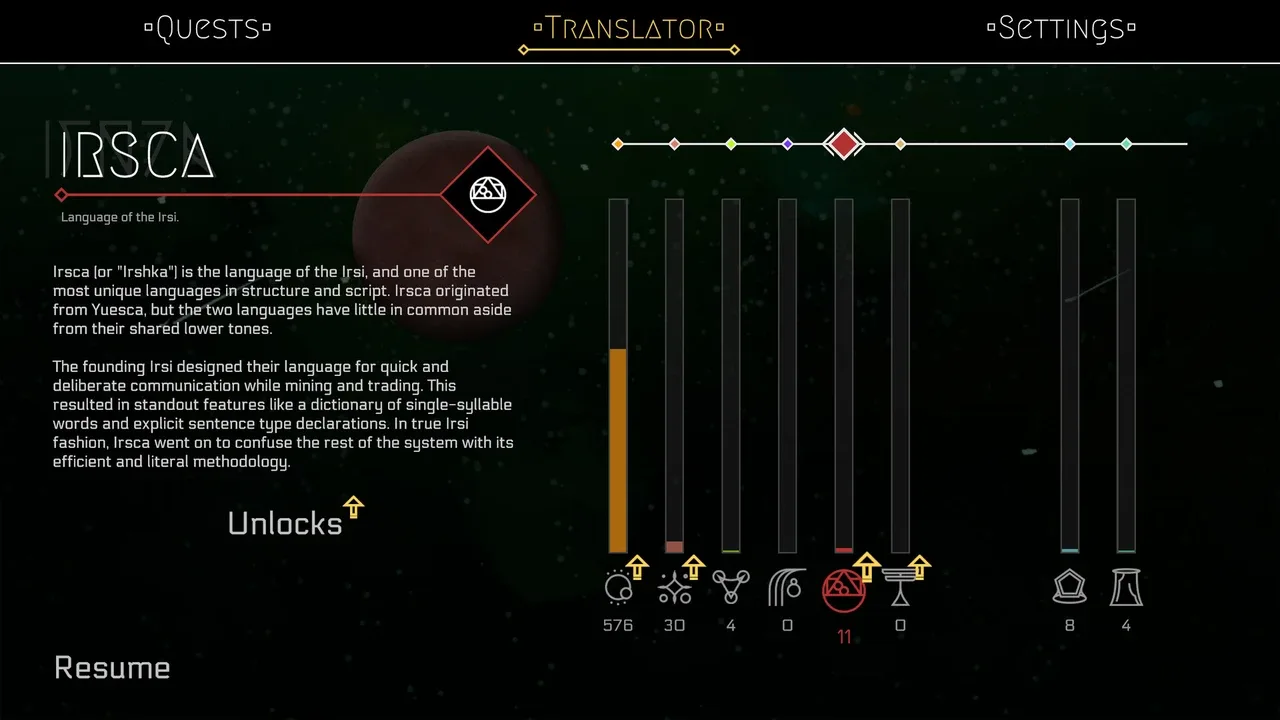Click the purple diamond timeline marker
The width and height of the screenshot is (1280, 720).
(x=788, y=144)
